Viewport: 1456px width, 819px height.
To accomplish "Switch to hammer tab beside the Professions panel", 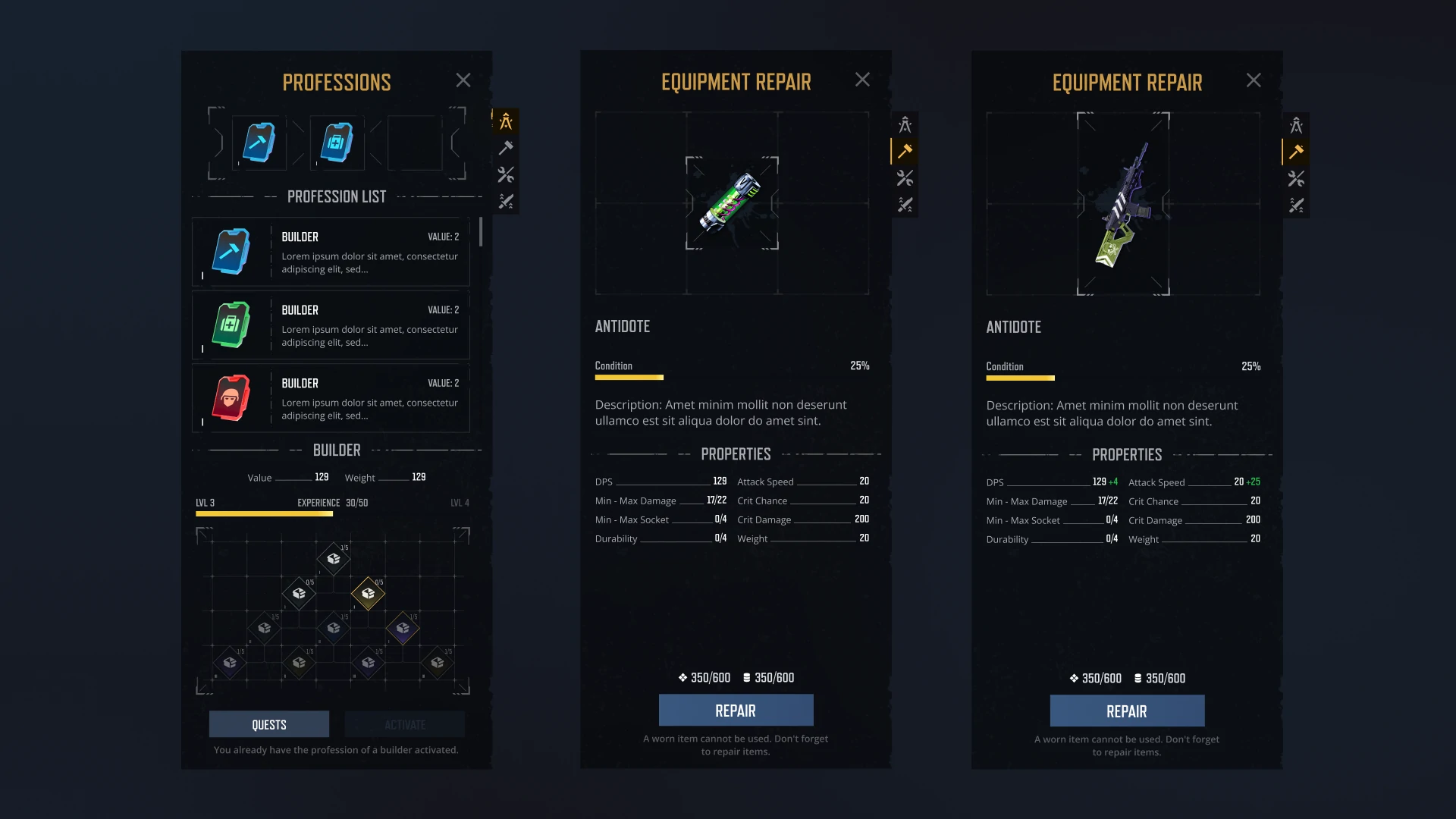I will [506, 148].
